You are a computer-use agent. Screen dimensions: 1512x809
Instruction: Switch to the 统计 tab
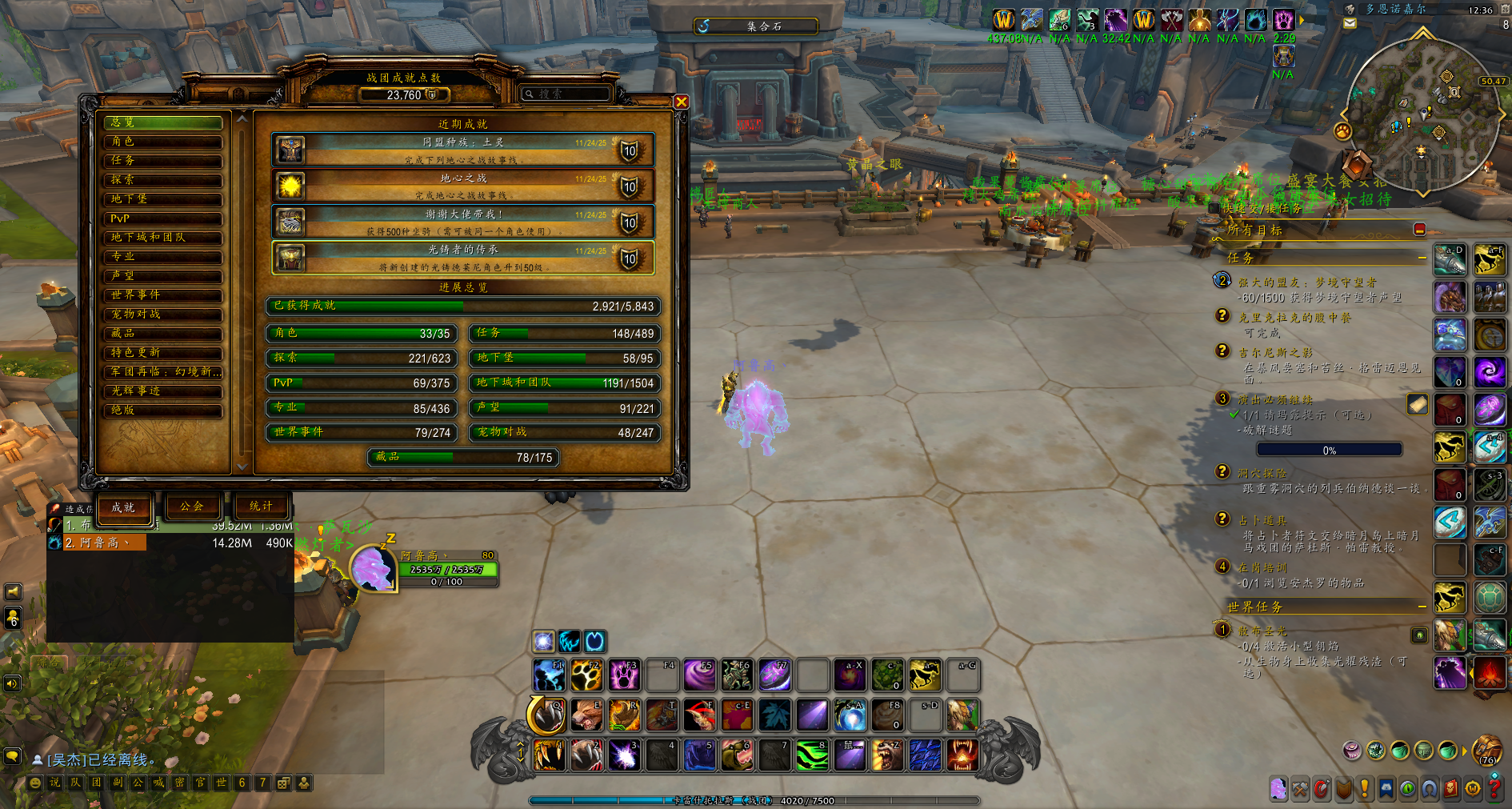pyautogui.click(x=262, y=507)
